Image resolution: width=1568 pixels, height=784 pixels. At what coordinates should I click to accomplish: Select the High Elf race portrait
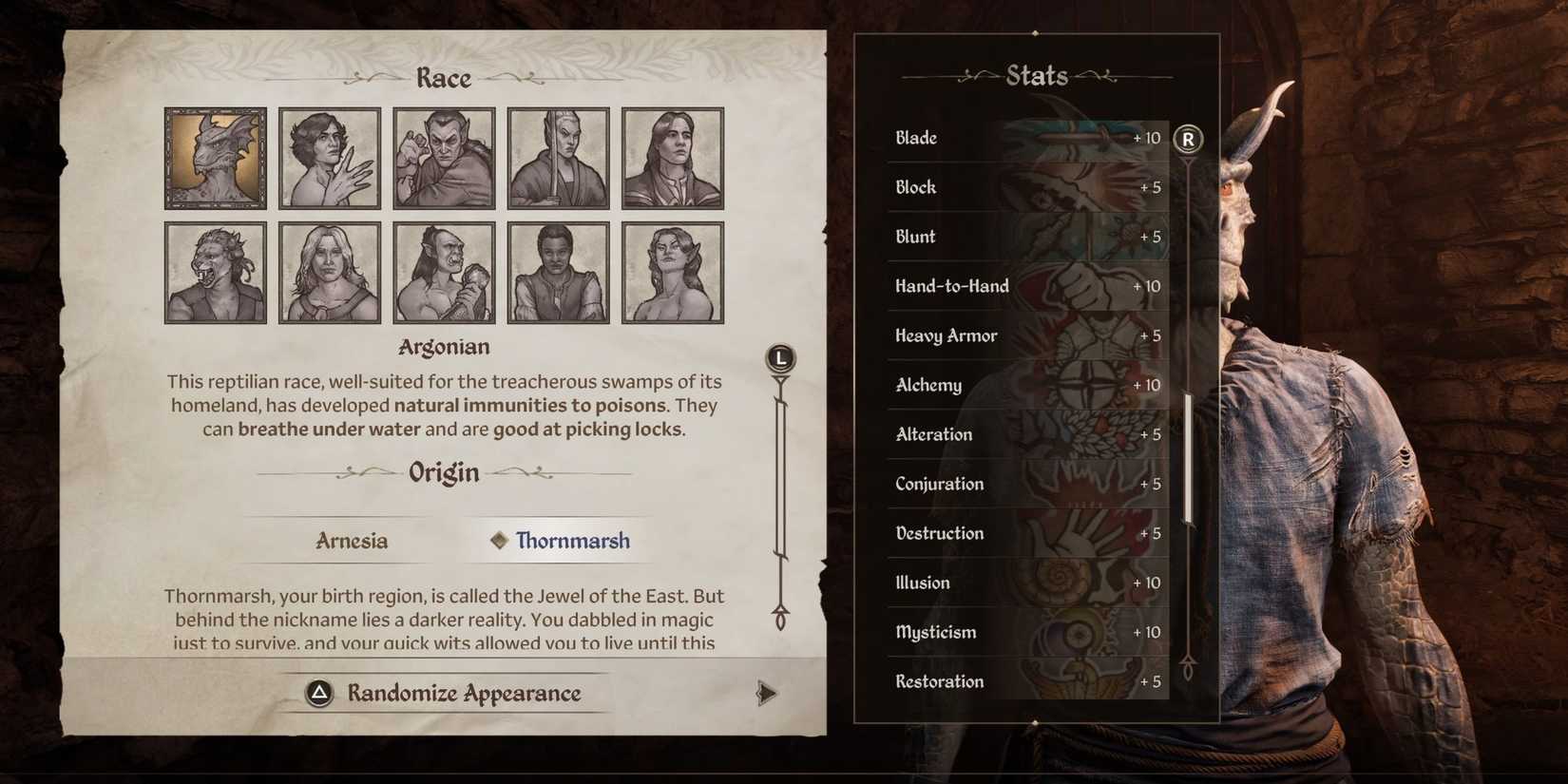(x=558, y=156)
